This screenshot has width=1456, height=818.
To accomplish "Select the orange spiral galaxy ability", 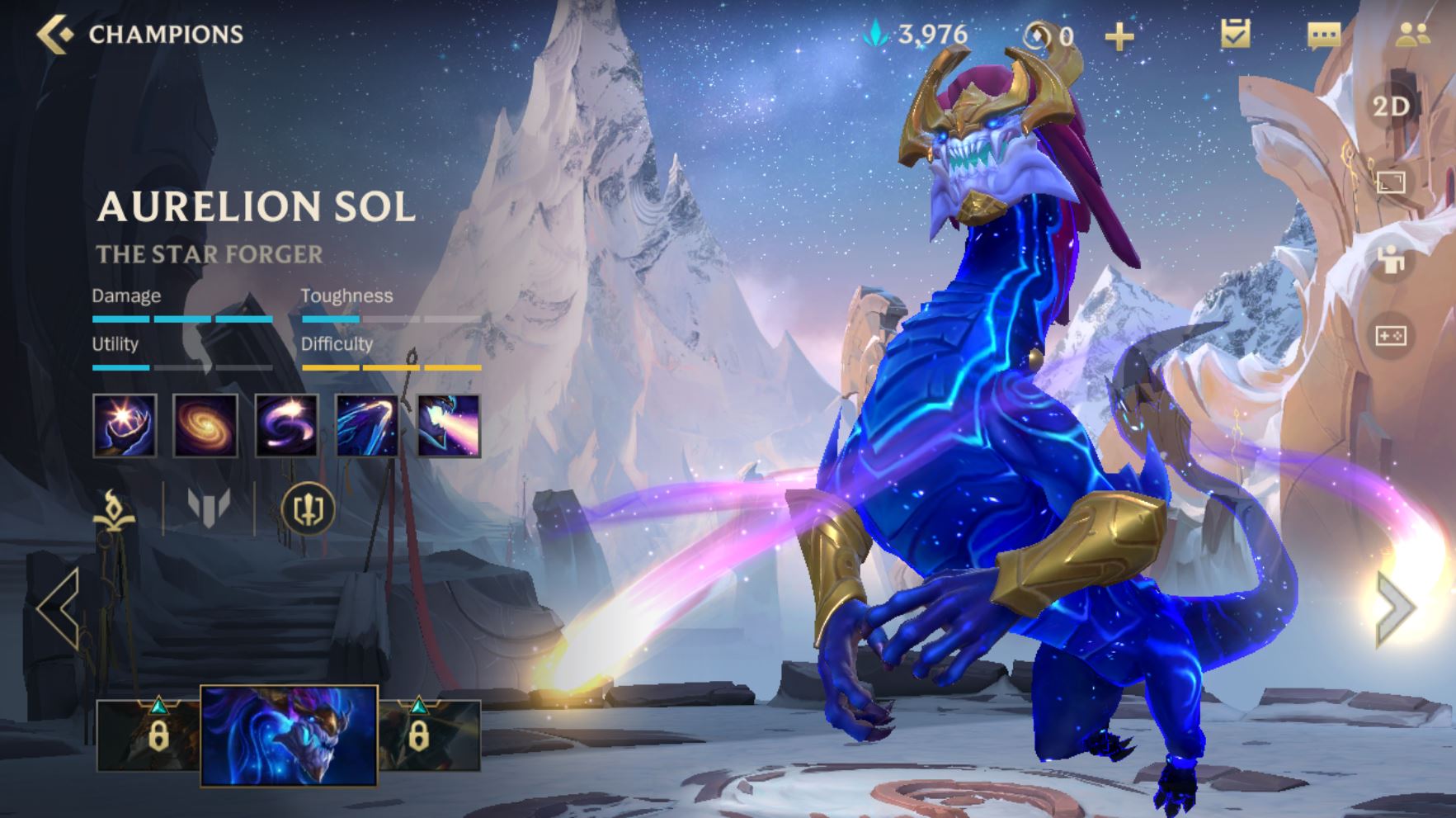I will click(205, 426).
